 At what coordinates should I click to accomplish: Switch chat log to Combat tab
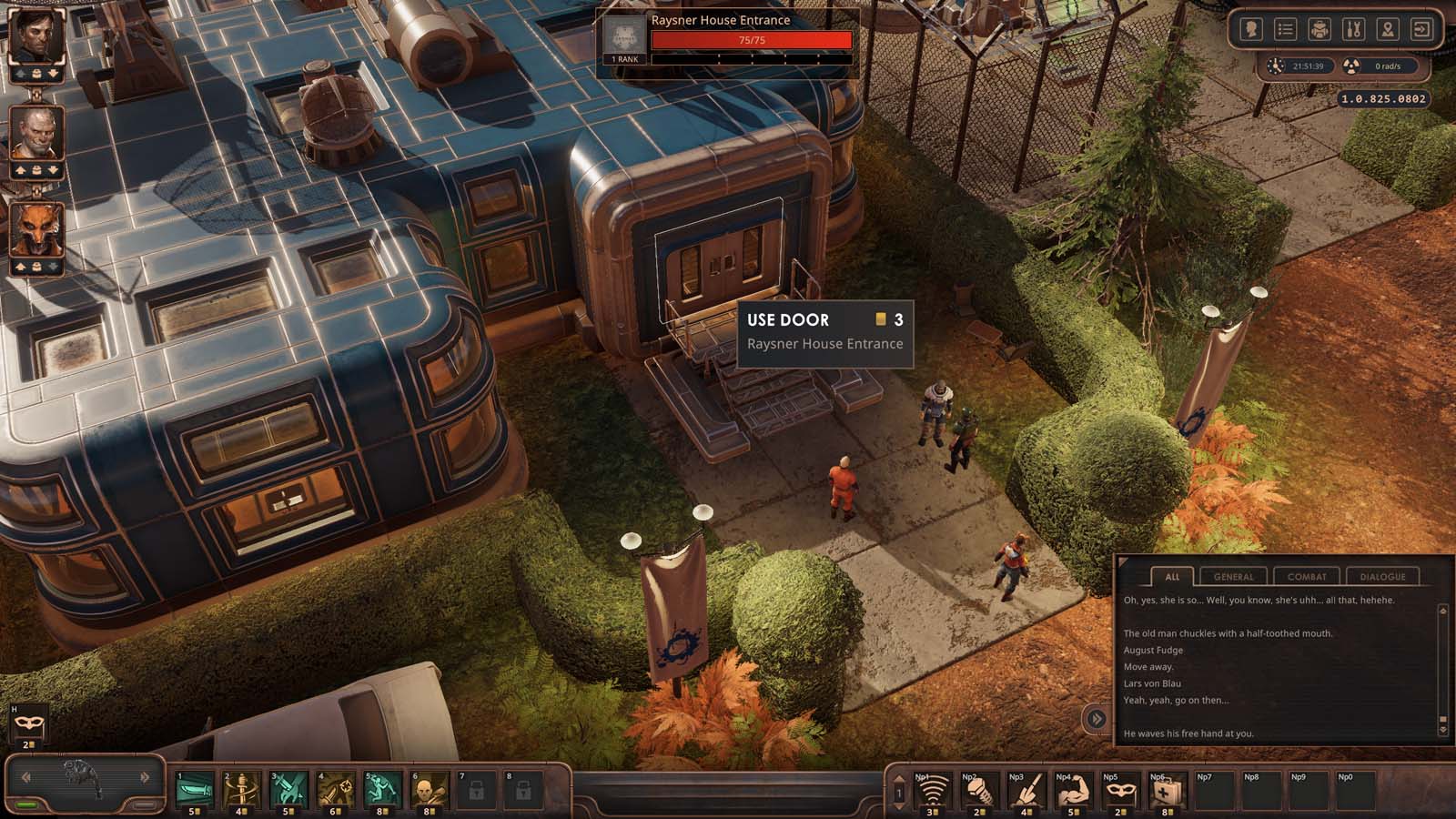1307,576
